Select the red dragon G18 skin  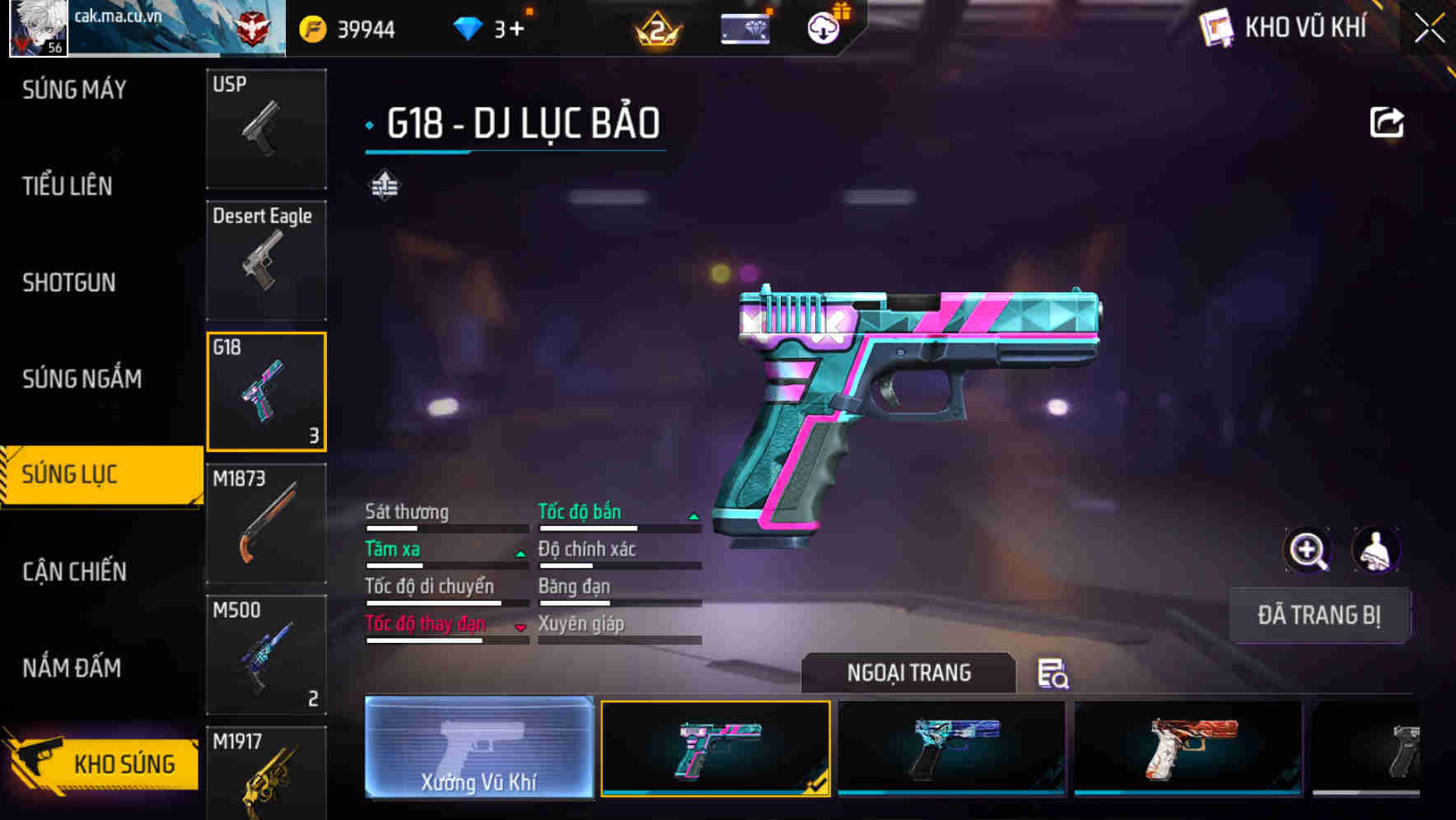coord(1186,748)
